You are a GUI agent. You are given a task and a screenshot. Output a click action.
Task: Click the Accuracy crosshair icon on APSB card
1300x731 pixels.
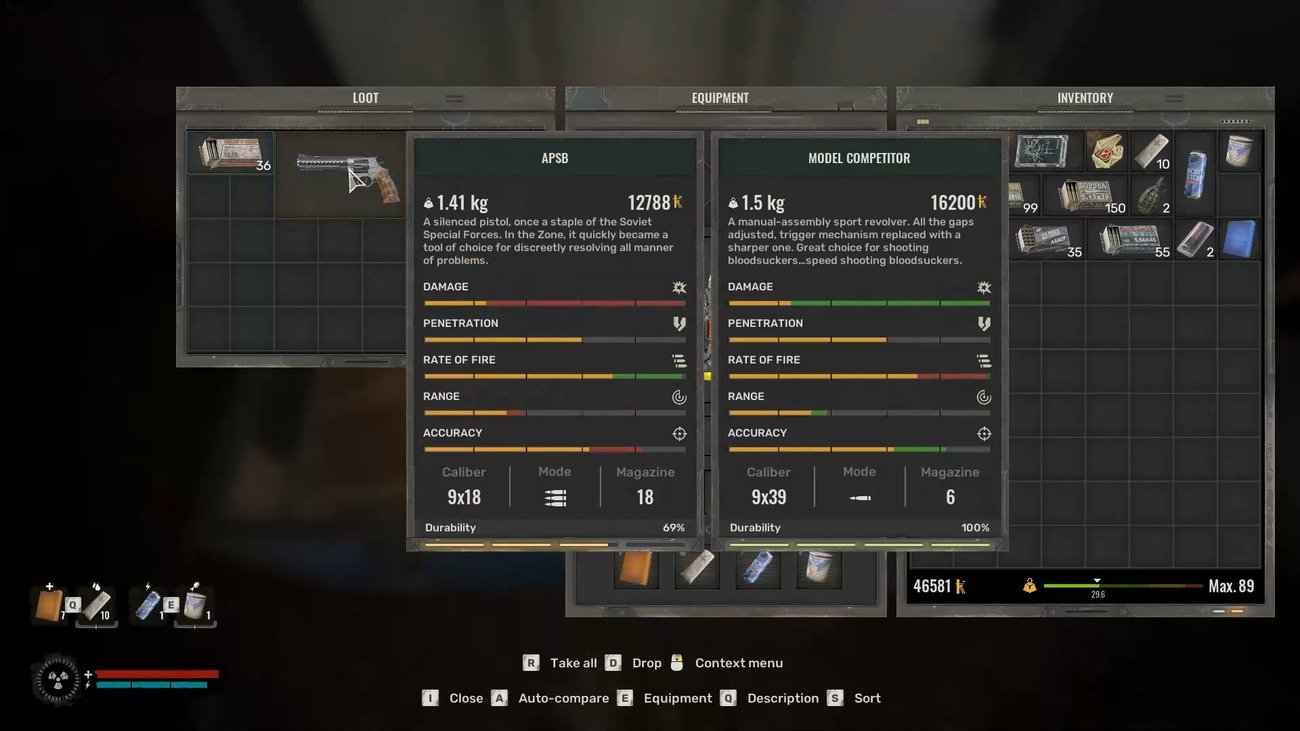click(679, 433)
